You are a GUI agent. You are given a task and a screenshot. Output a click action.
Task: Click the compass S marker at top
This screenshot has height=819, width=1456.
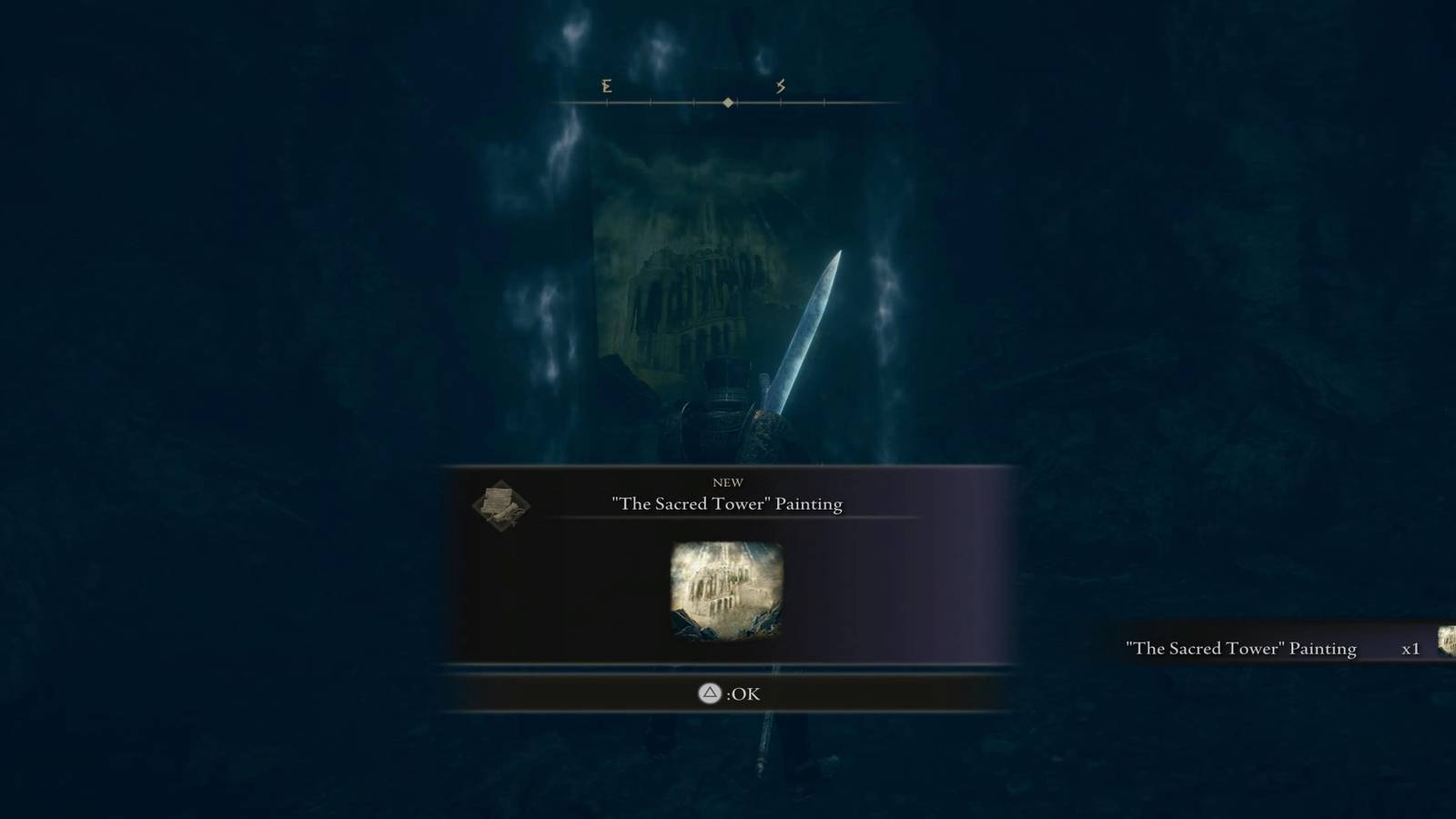[x=778, y=87]
